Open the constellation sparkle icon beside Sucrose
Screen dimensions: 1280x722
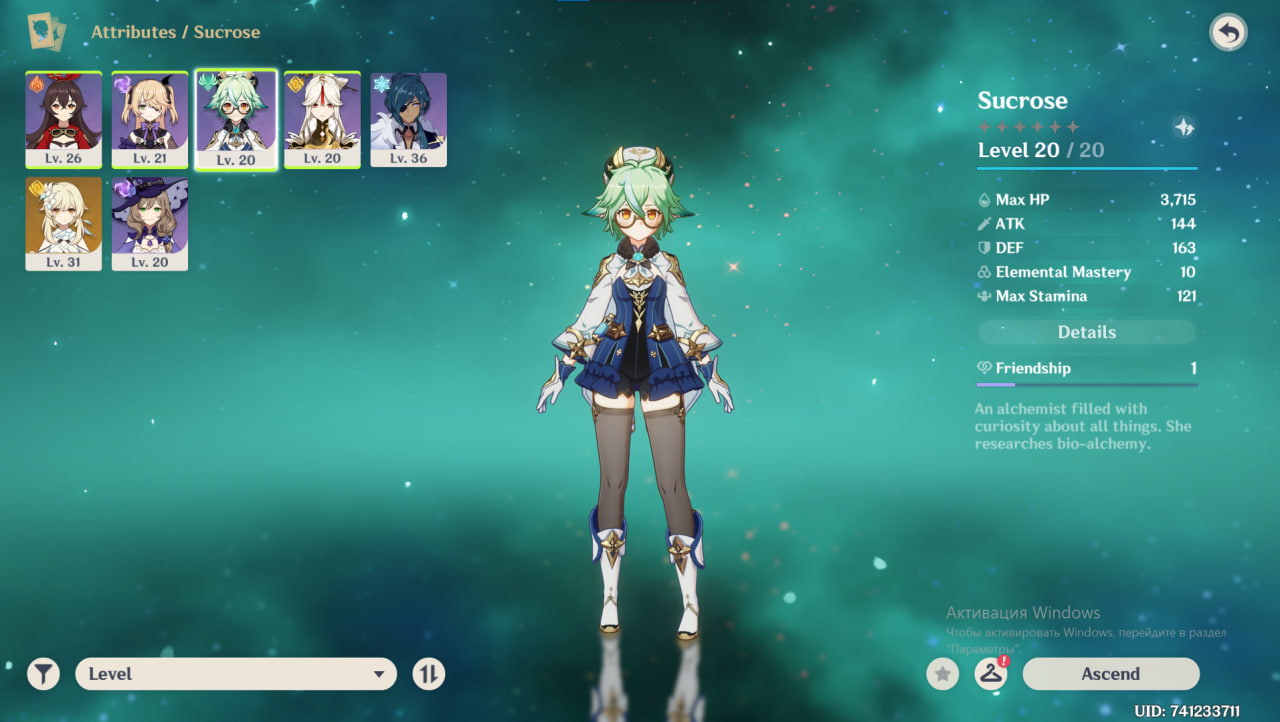pos(1183,127)
